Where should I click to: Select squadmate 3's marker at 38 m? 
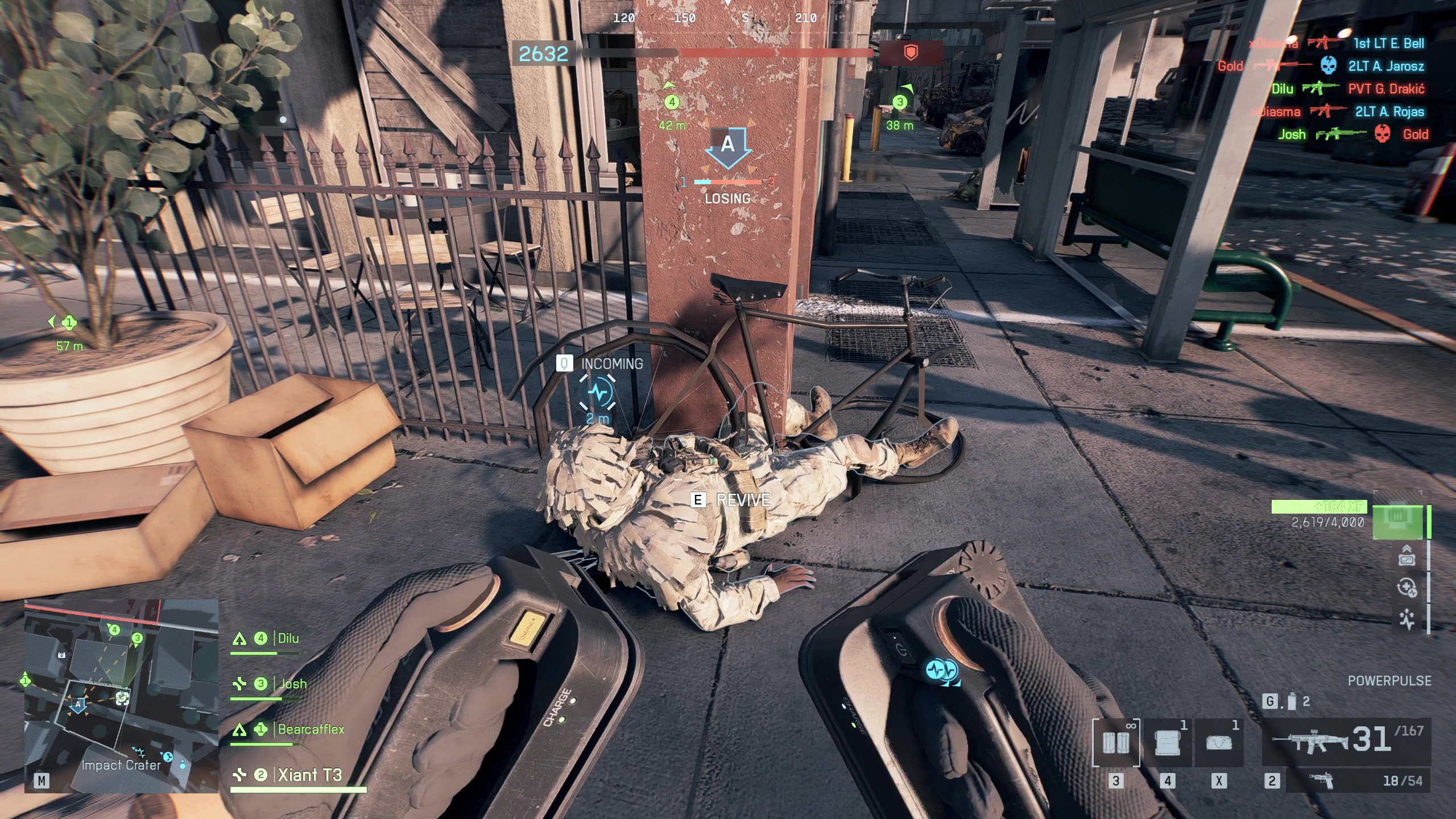(x=900, y=102)
